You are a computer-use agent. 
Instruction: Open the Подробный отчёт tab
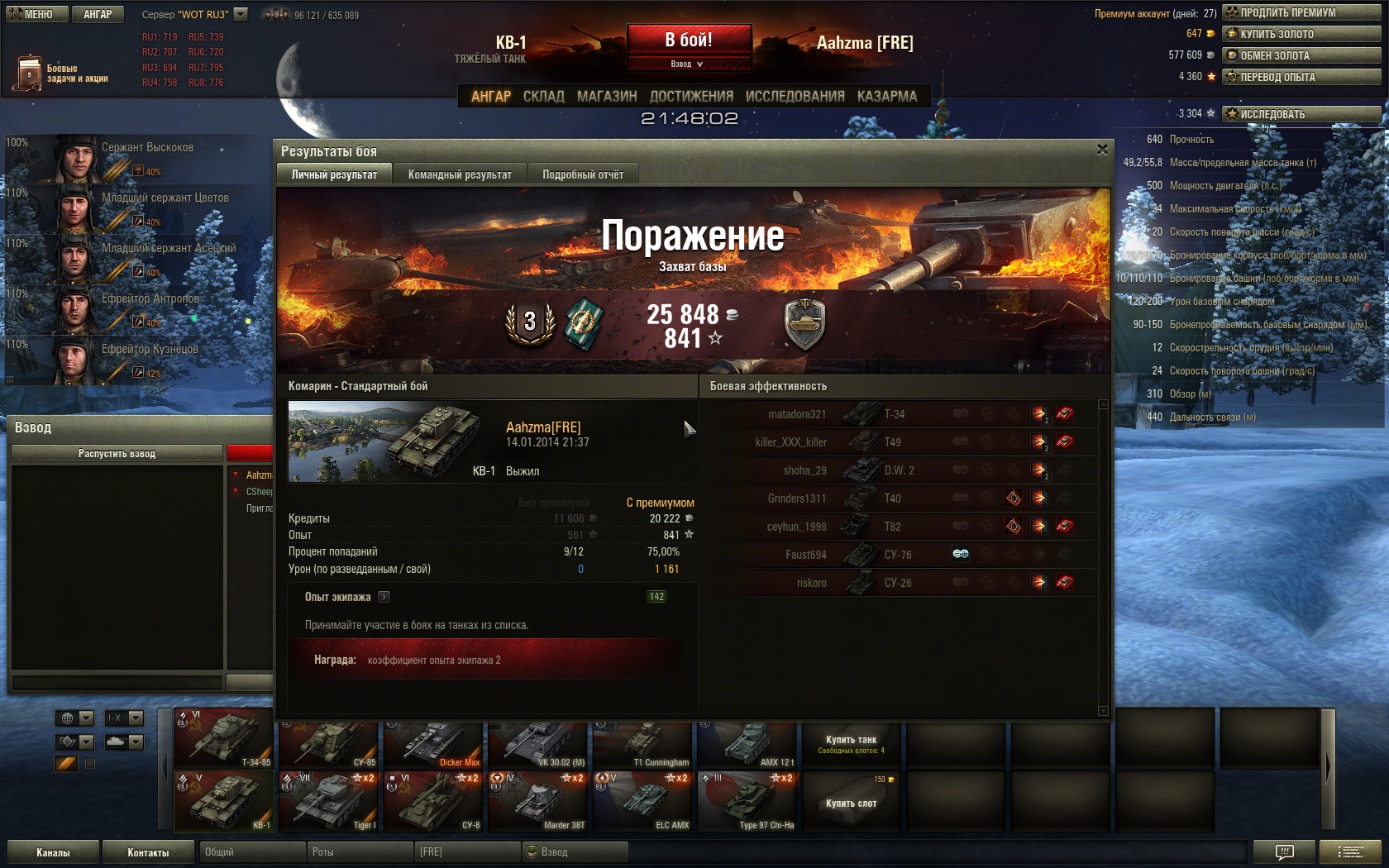583,174
